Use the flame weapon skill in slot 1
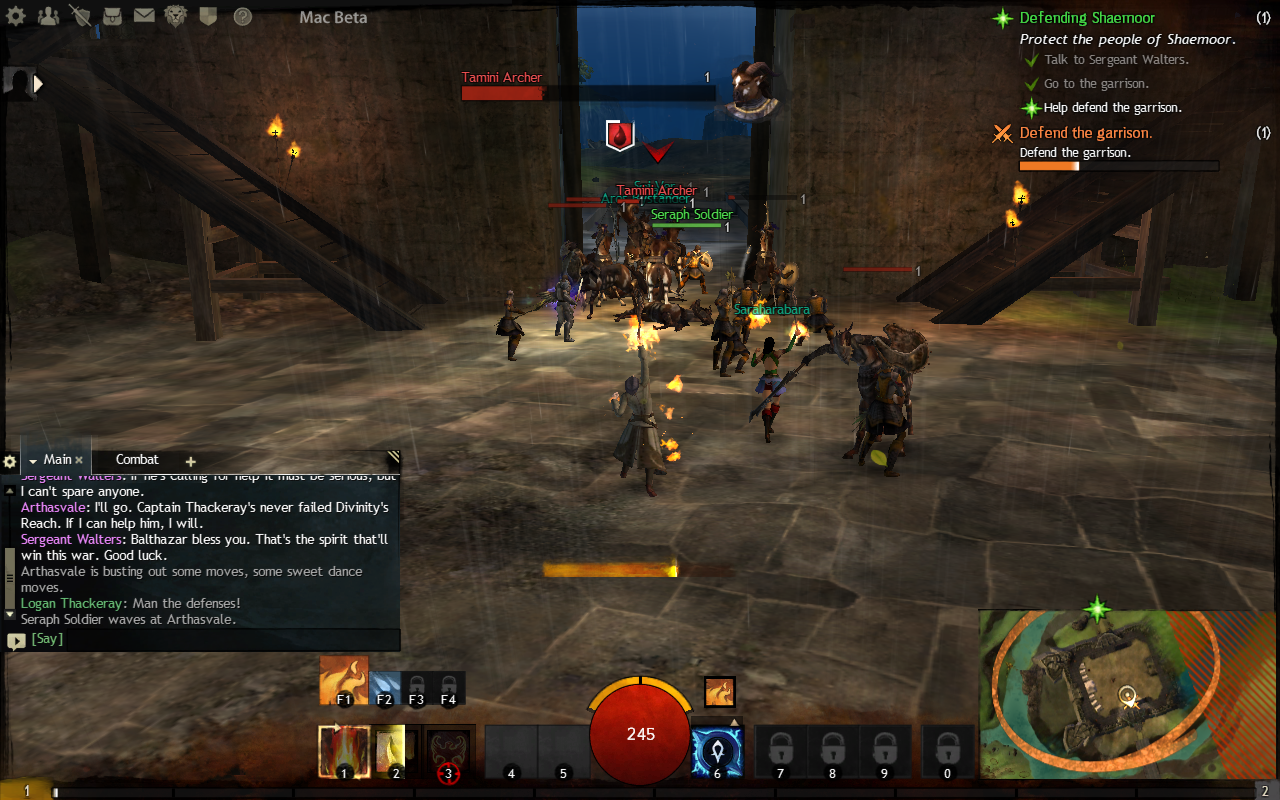Screen dimensions: 1280x800 click(344, 751)
